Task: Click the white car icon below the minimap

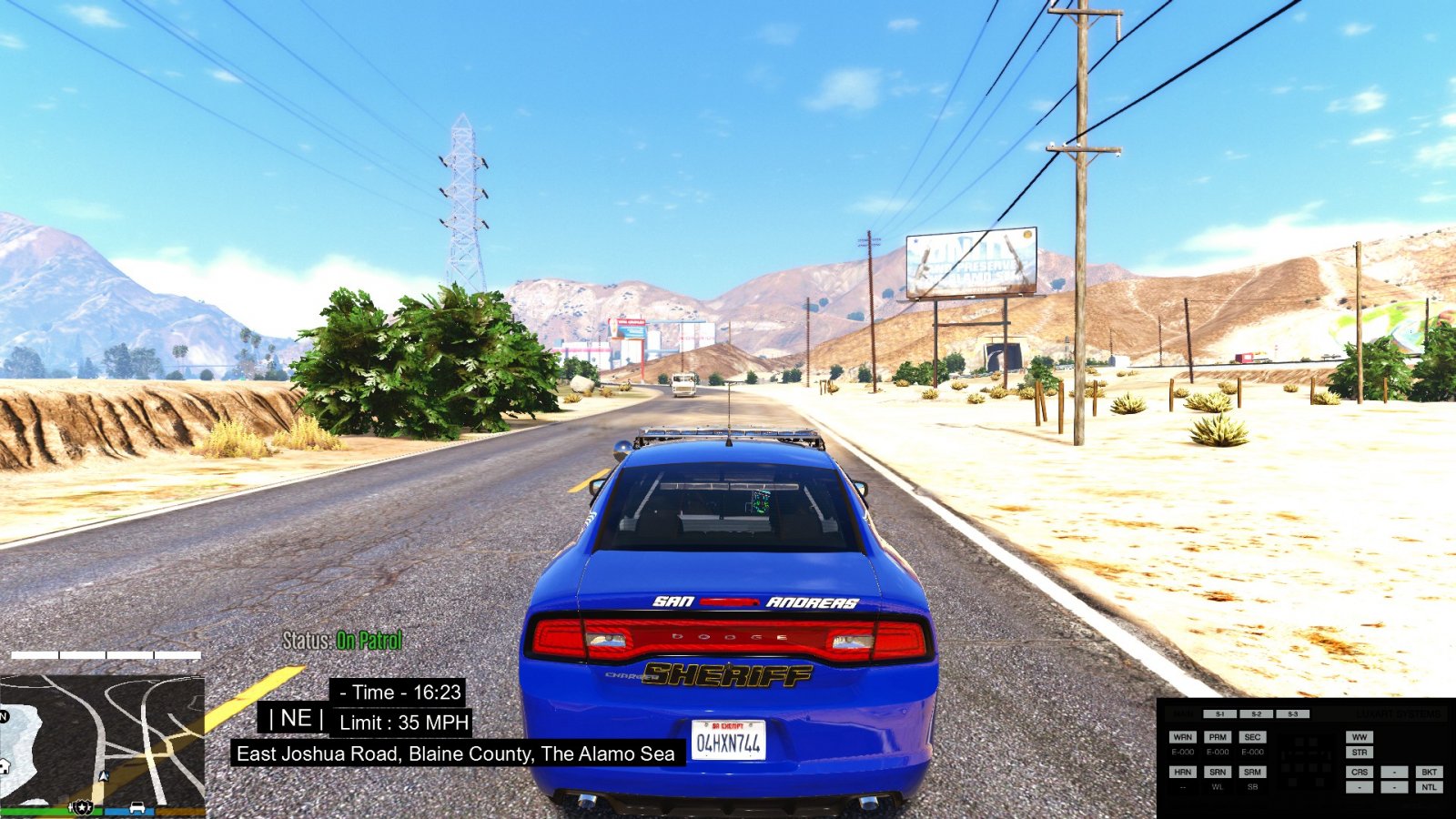Action: [136, 807]
